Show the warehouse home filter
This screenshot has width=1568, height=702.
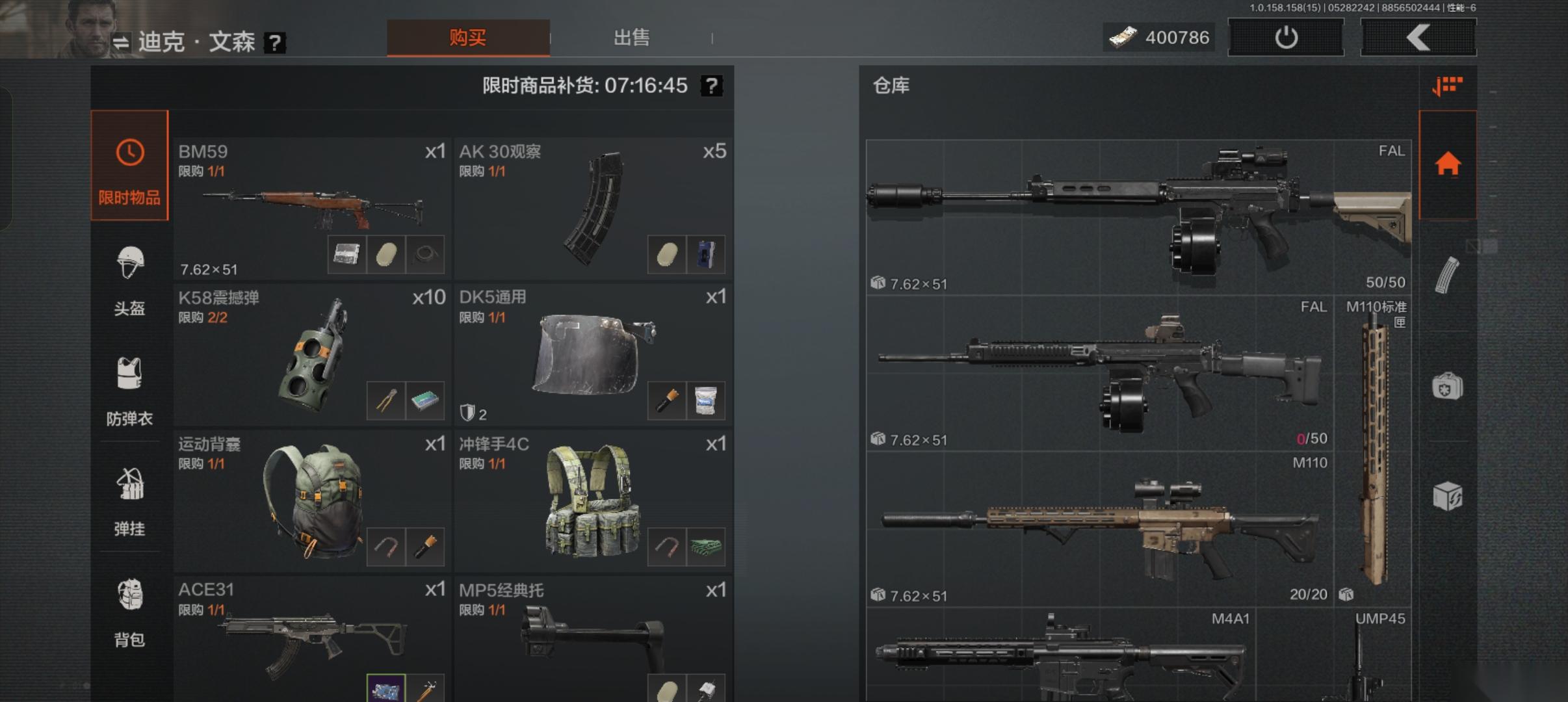click(1448, 165)
